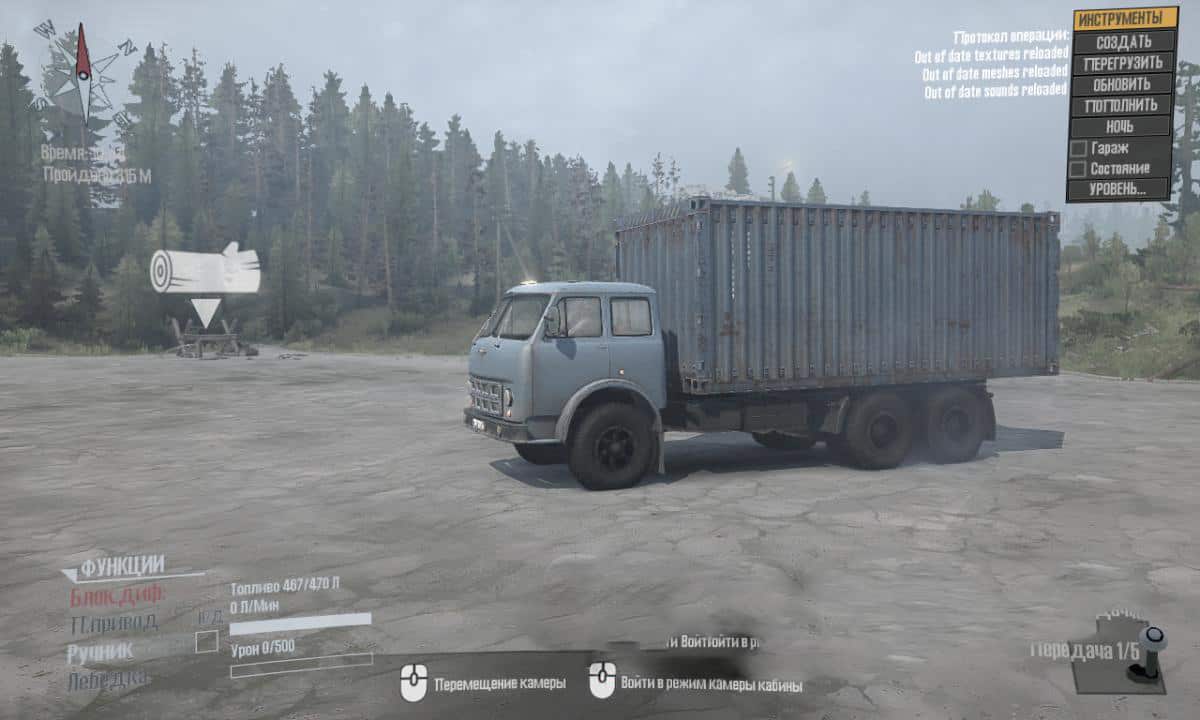
Task: Enable the Состояние checkbox
Action: (x=1079, y=168)
